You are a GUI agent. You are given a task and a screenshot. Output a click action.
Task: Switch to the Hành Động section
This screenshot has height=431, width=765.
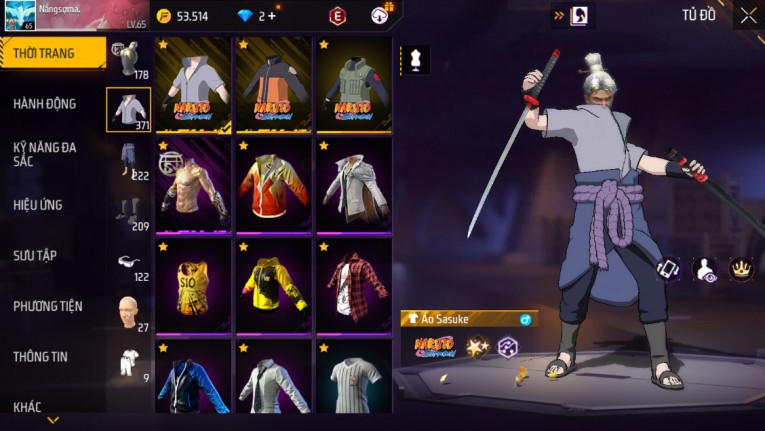(x=45, y=104)
